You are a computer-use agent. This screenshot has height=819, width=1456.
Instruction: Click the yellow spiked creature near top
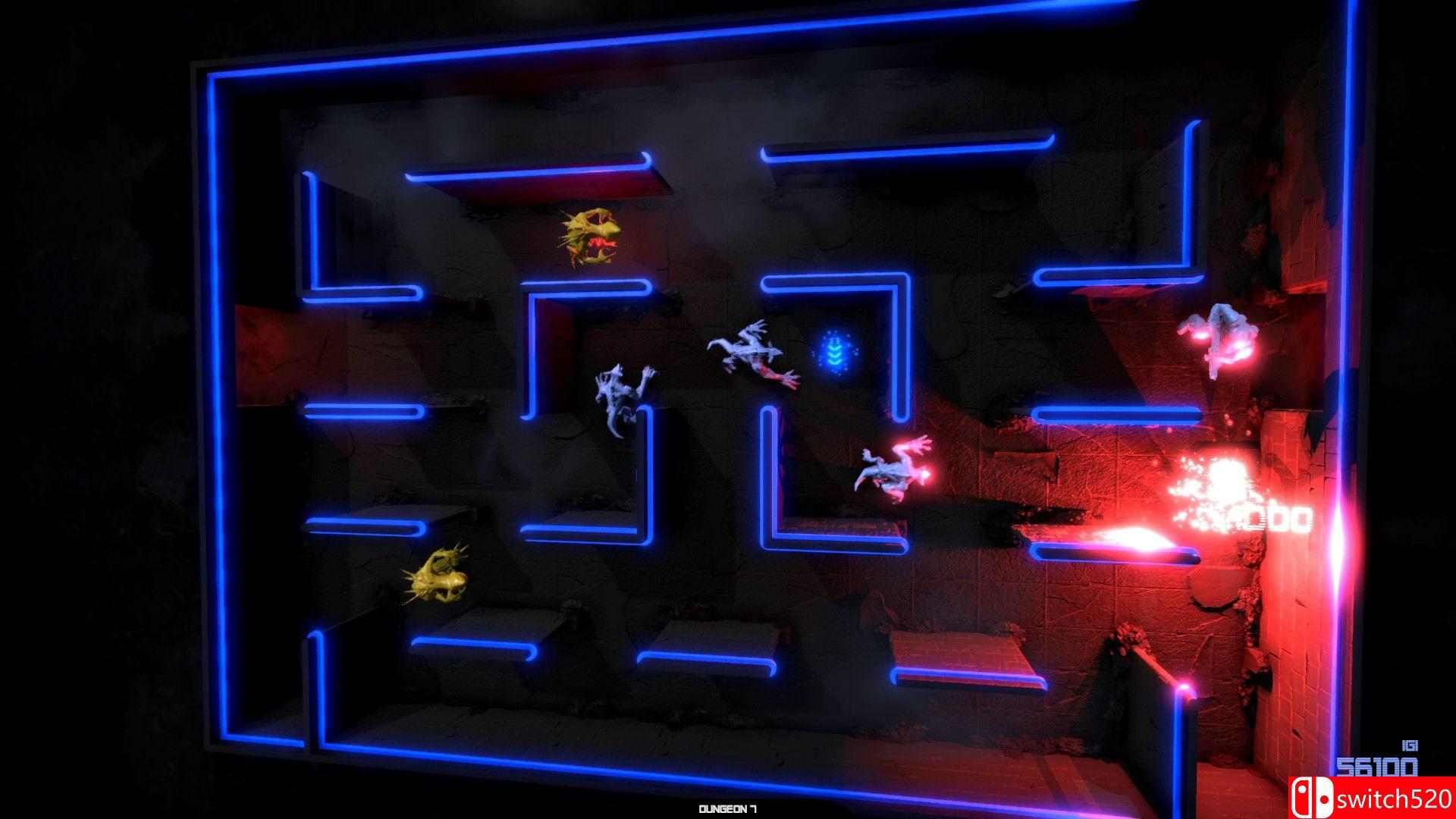click(x=591, y=235)
